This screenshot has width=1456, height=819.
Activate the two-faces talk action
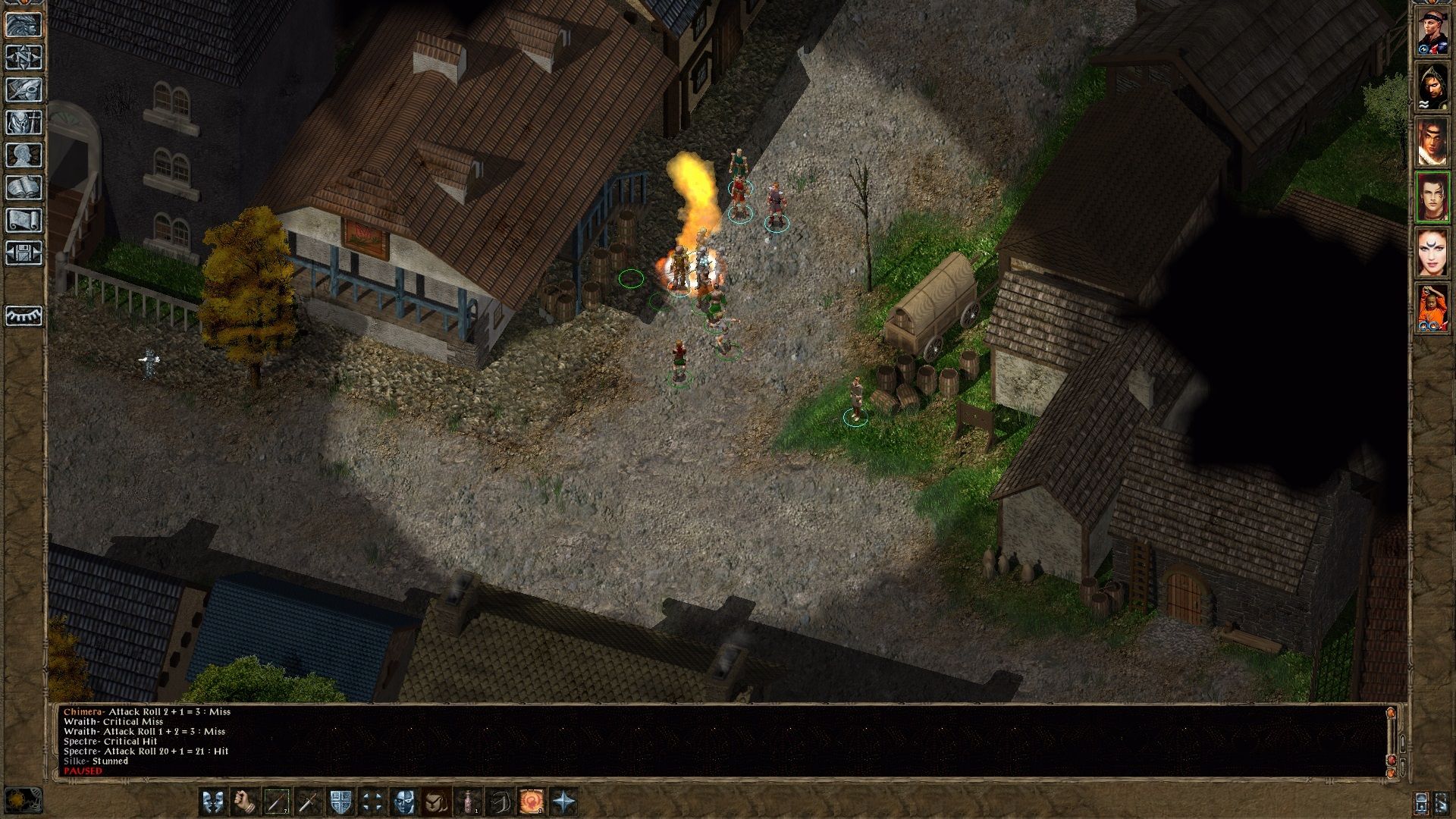coord(213,802)
